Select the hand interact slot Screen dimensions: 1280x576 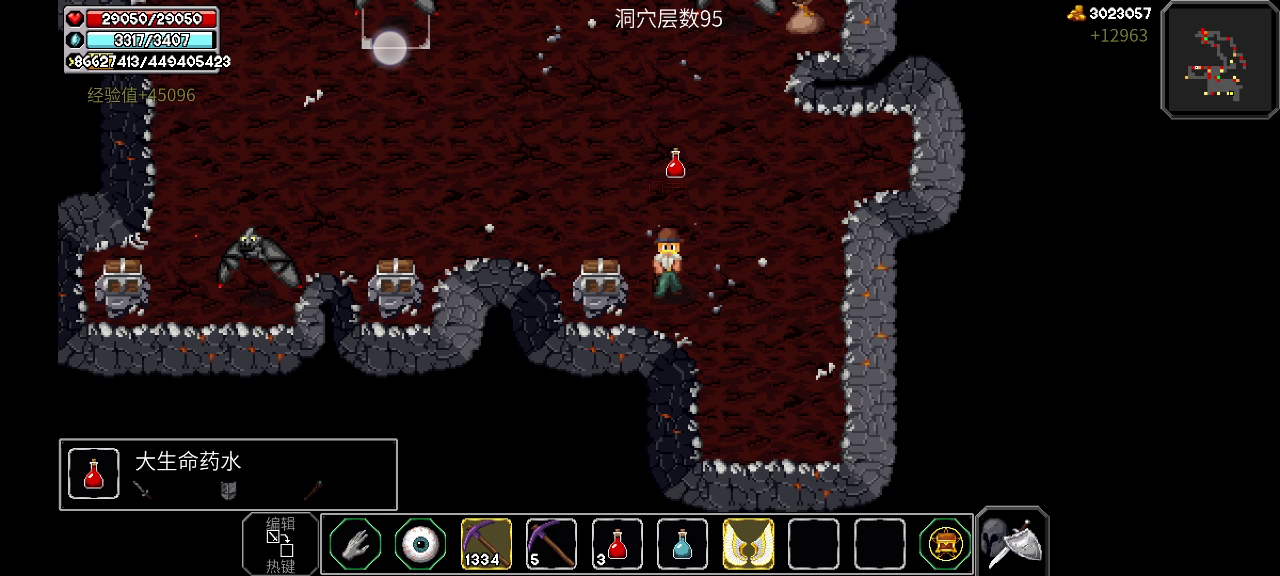tap(356, 544)
